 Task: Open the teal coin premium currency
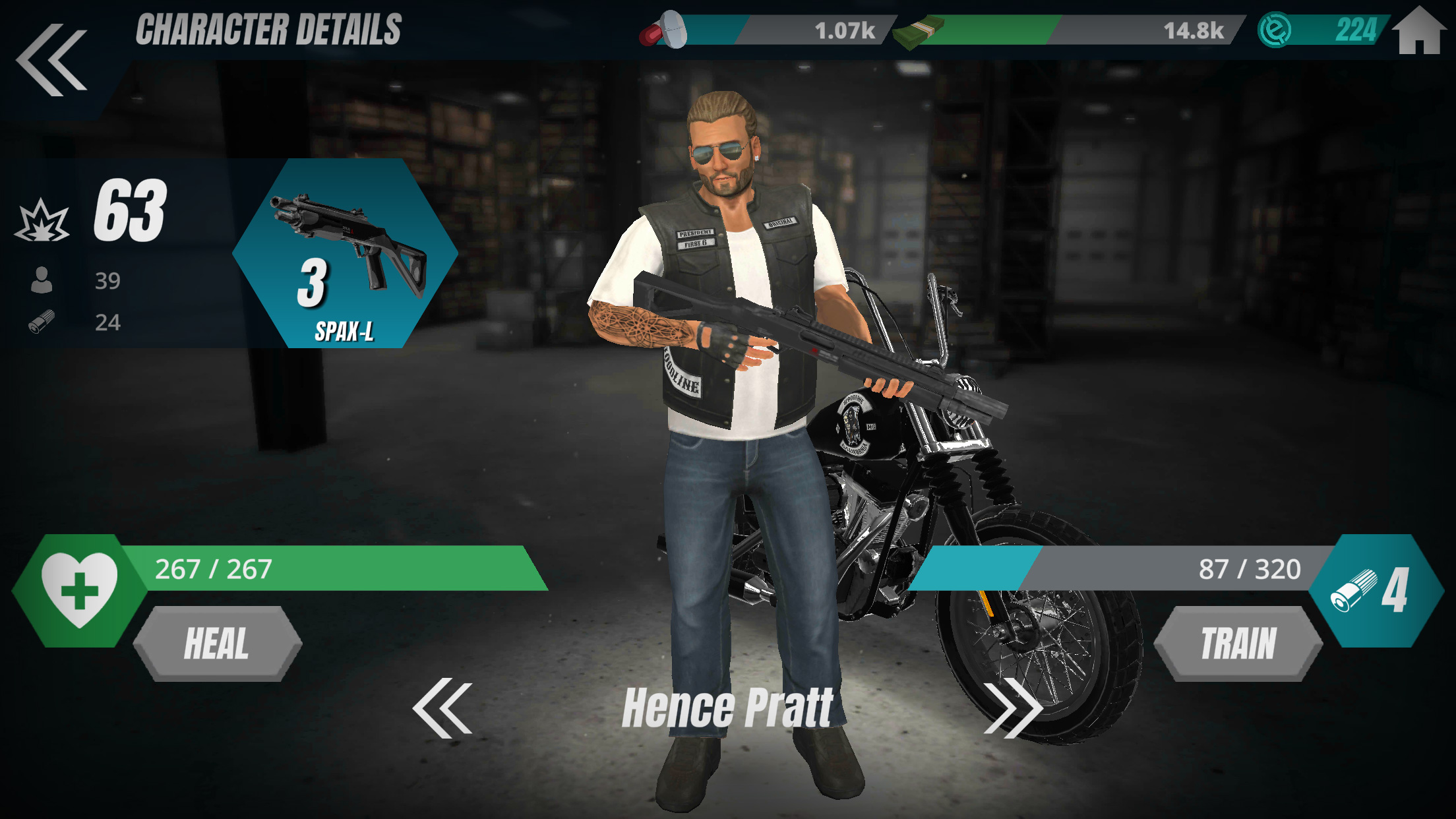1322,30
